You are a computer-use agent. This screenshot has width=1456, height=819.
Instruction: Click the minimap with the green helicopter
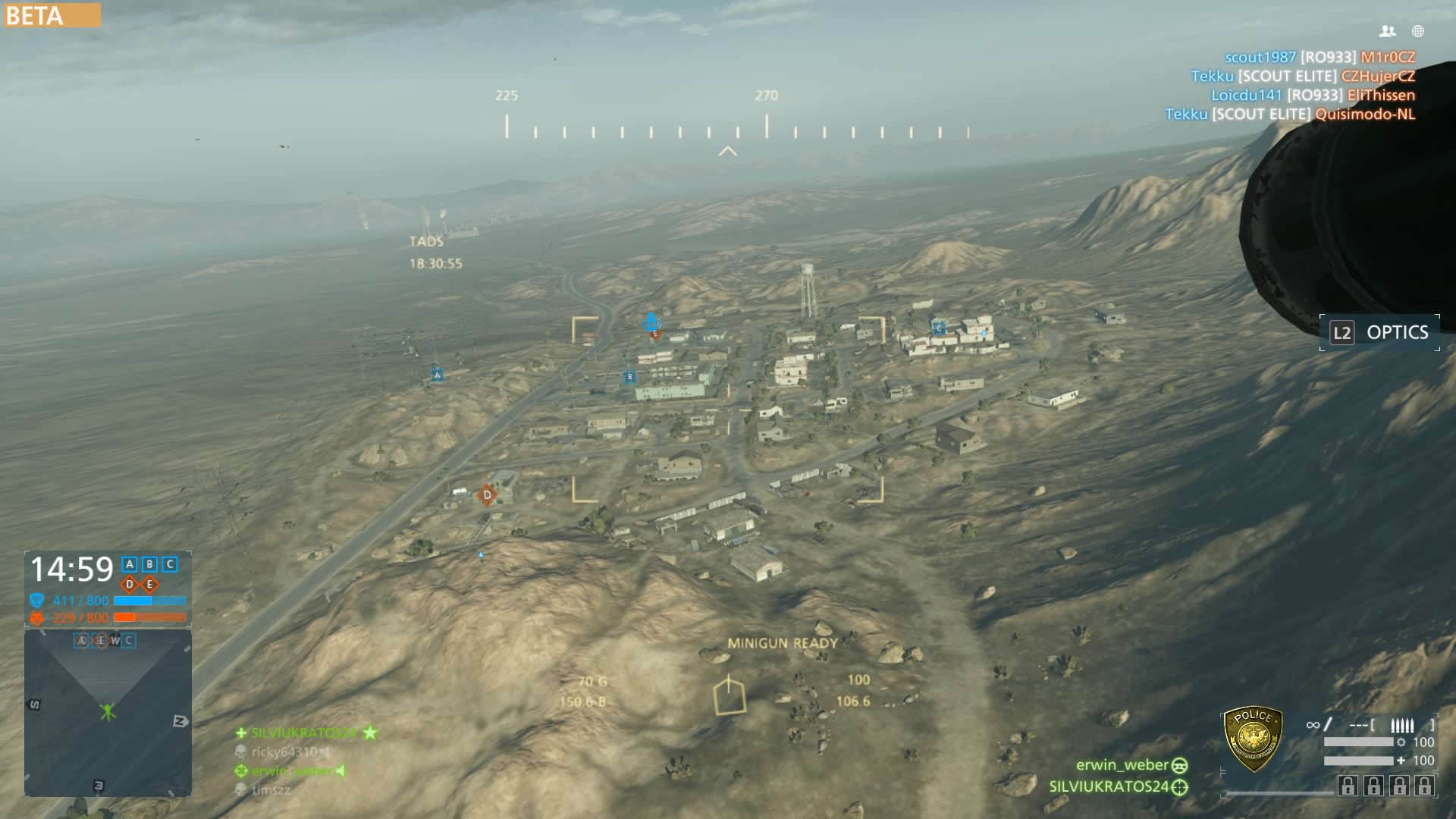(x=108, y=713)
